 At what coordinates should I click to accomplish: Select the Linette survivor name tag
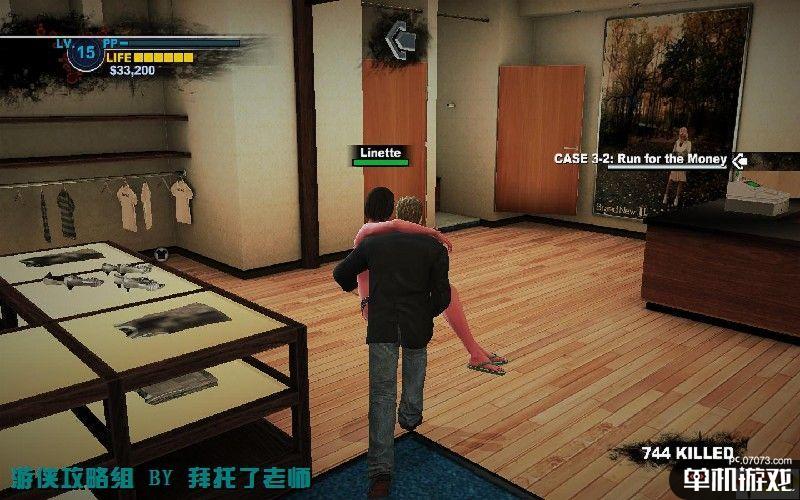click(378, 153)
